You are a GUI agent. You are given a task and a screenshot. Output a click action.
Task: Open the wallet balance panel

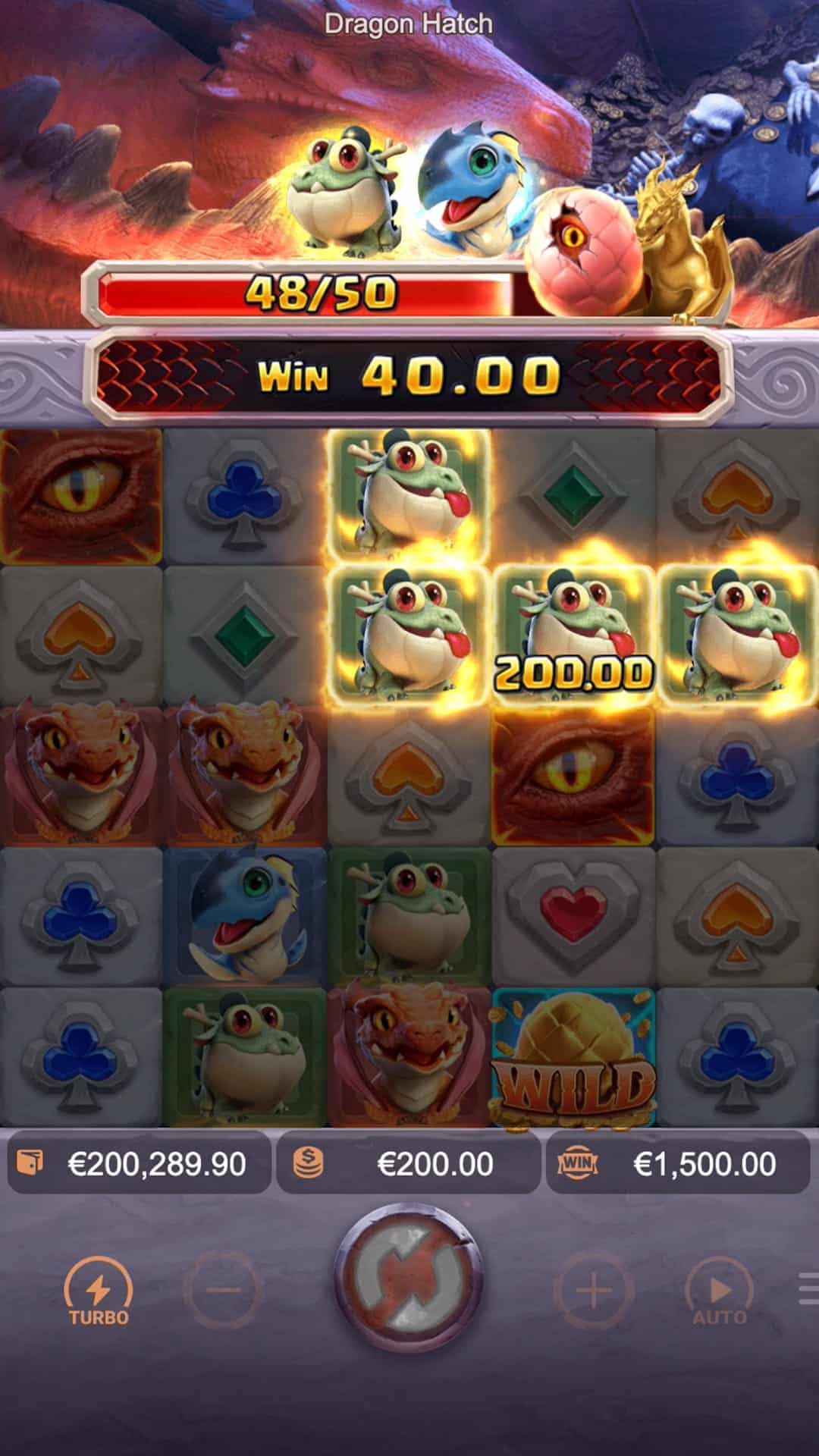pos(140,1163)
